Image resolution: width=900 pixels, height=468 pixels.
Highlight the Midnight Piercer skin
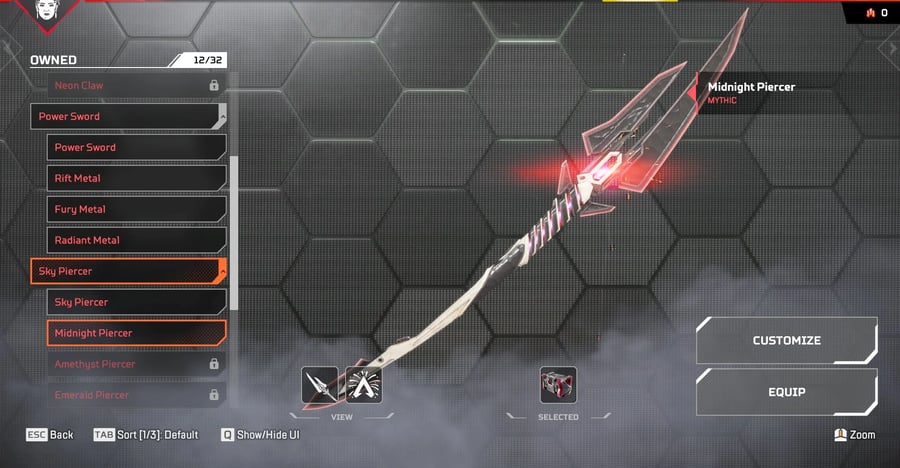(136, 333)
